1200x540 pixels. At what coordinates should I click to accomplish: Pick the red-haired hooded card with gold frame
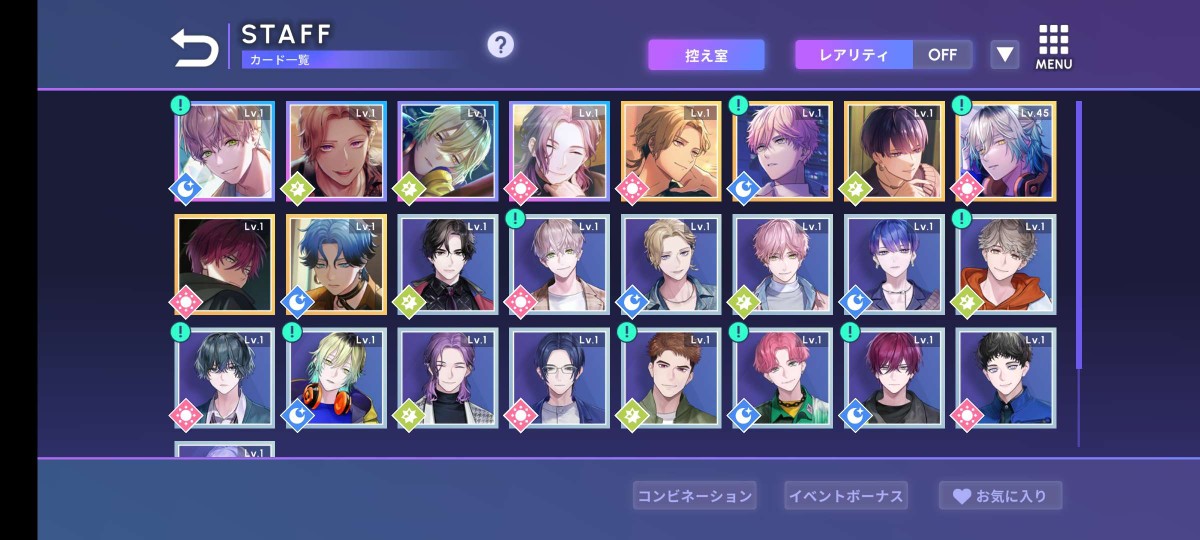click(224, 265)
